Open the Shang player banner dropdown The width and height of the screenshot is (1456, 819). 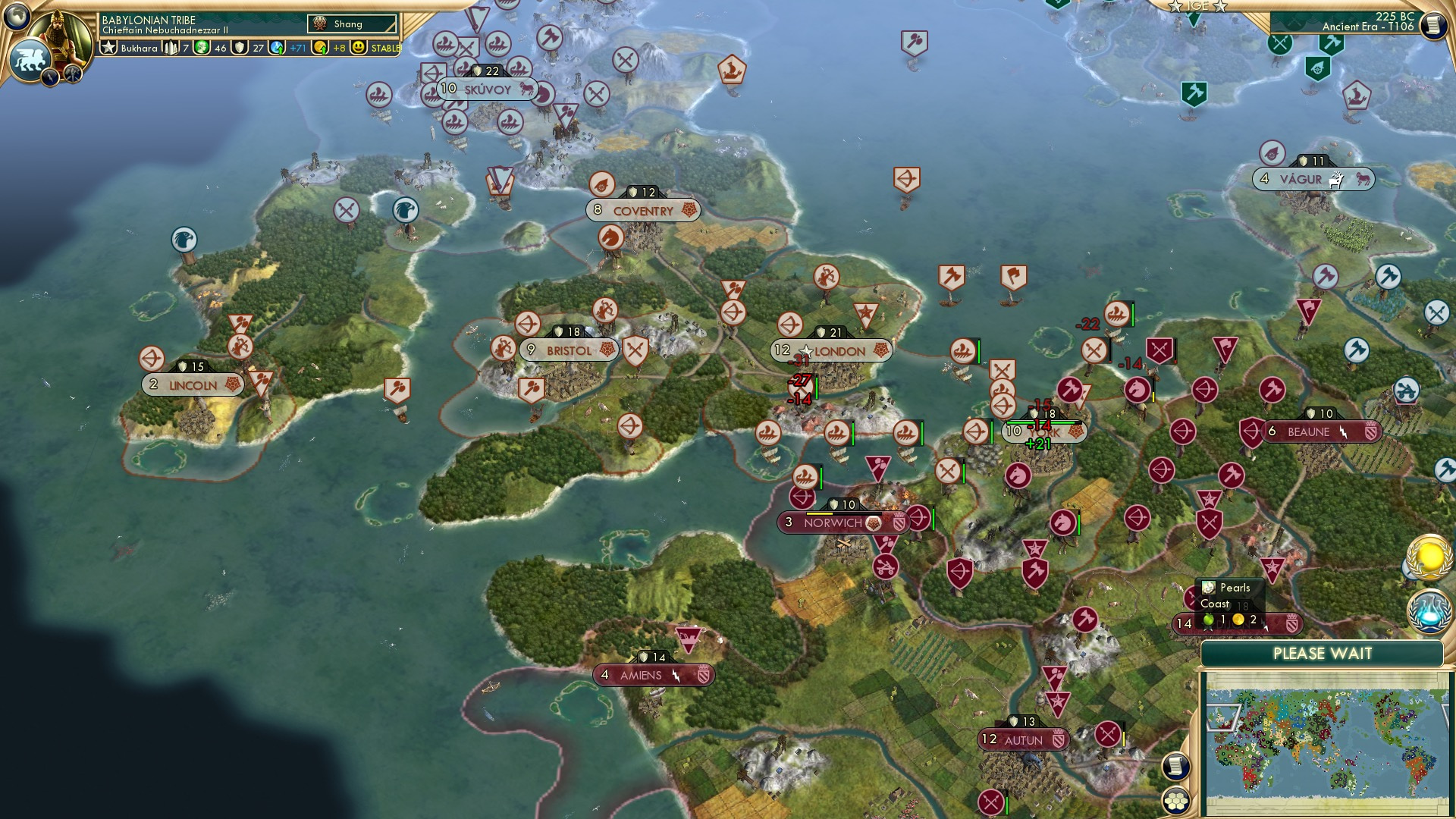tap(351, 24)
